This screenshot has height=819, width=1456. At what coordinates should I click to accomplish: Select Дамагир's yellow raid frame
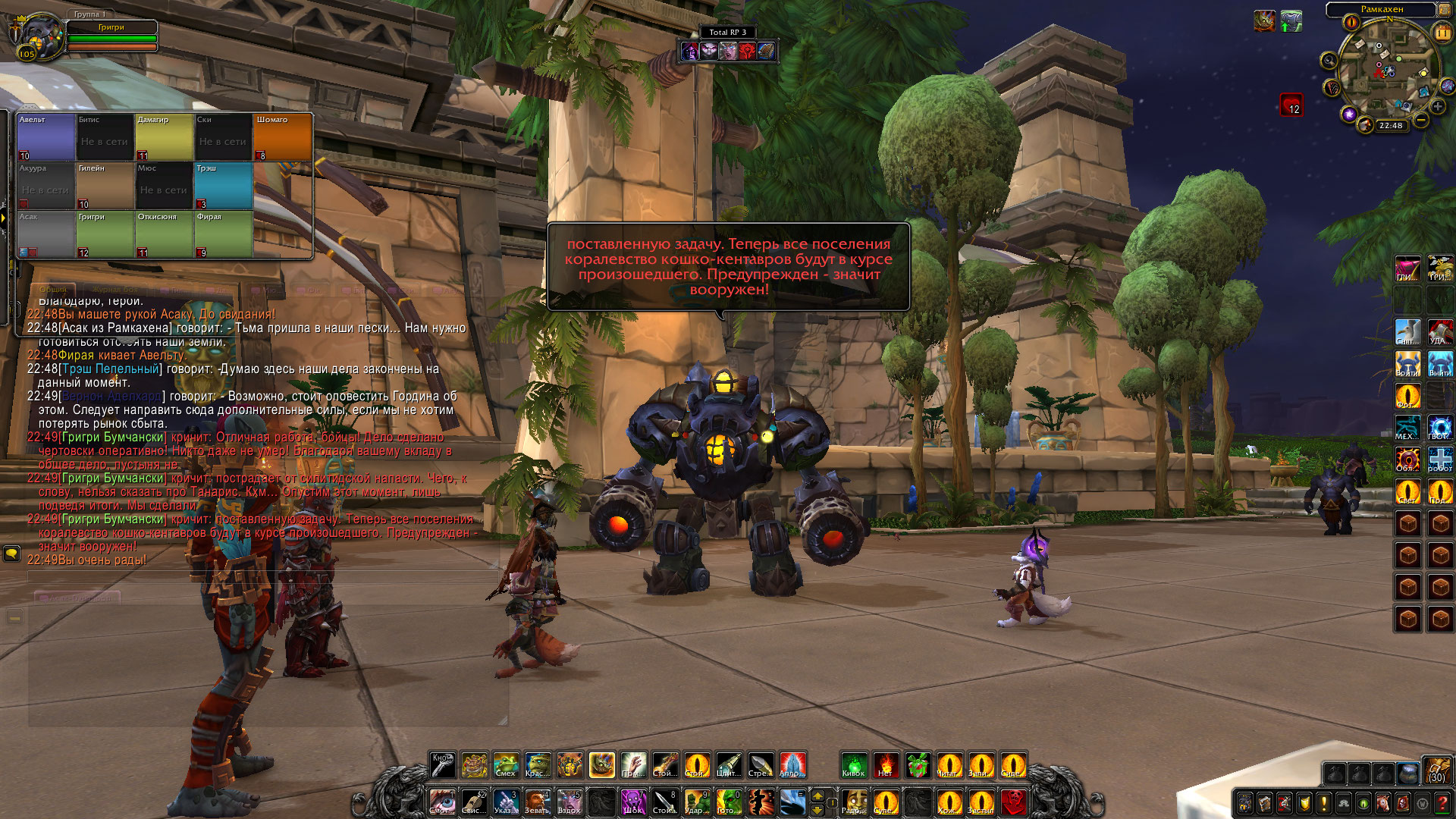(x=164, y=137)
